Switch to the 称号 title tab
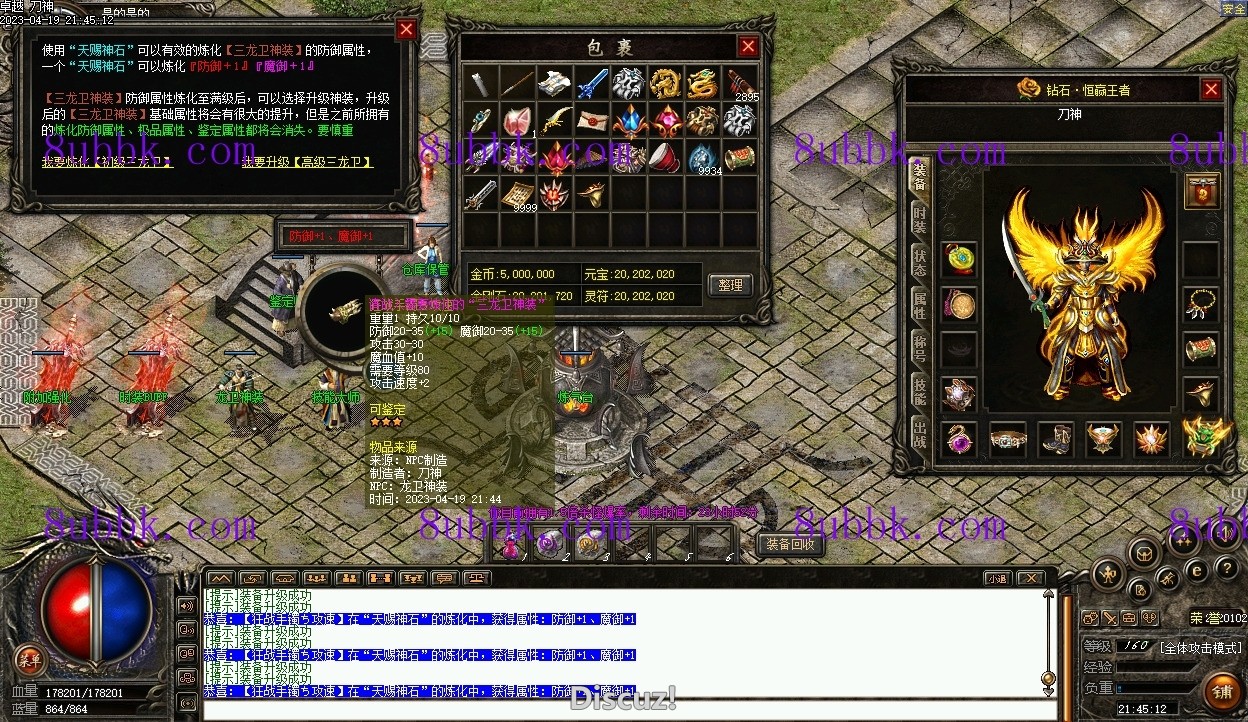This screenshot has height=722, width=1248. 919,349
